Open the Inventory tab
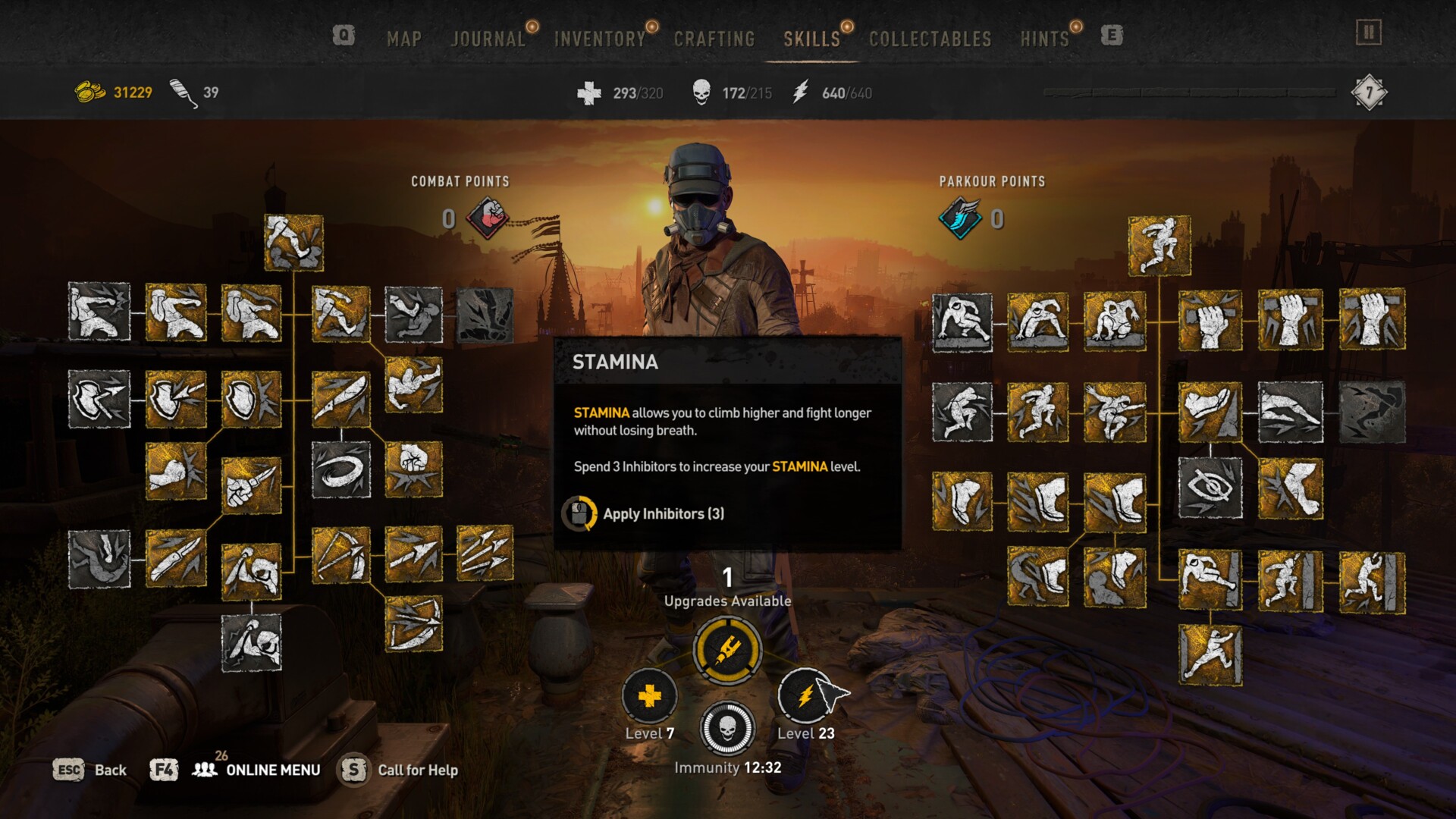The width and height of the screenshot is (1456, 819). pyautogui.click(x=599, y=39)
